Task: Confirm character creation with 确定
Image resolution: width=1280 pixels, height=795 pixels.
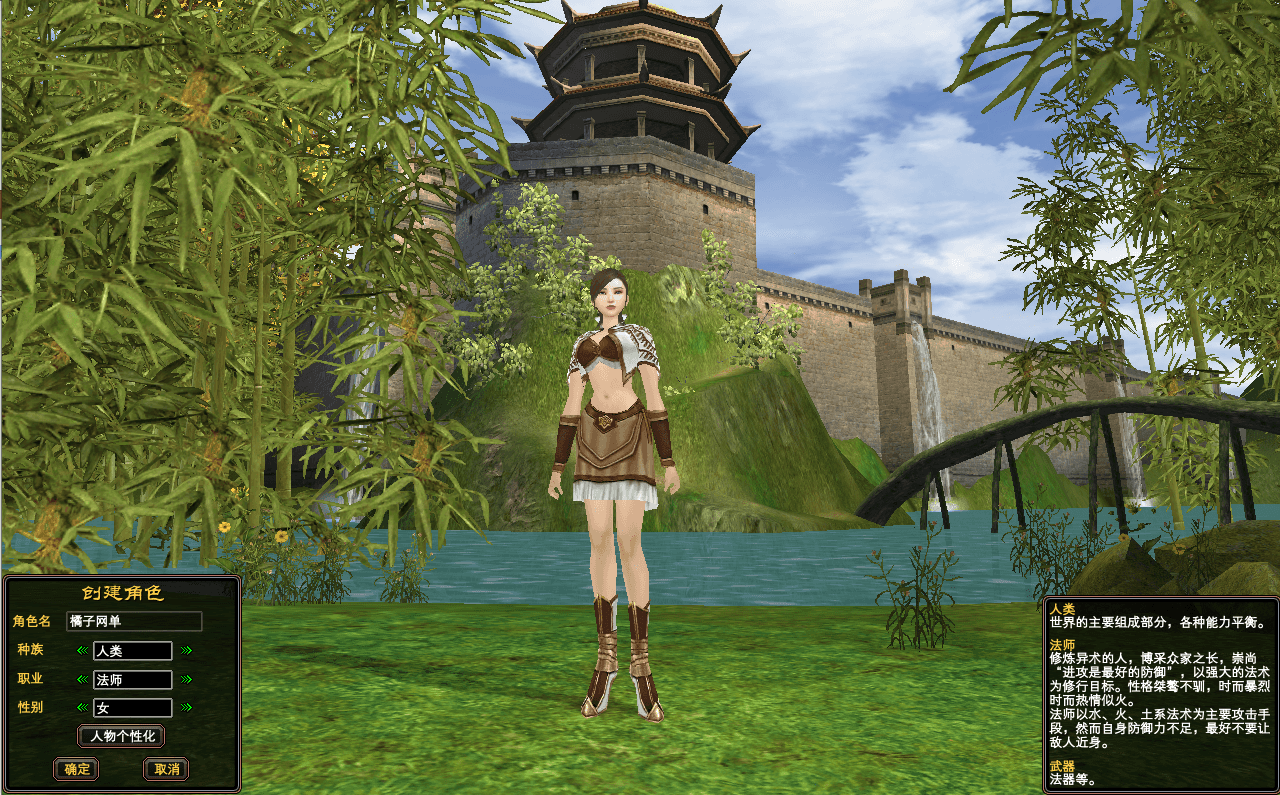Action: (75, 770)
